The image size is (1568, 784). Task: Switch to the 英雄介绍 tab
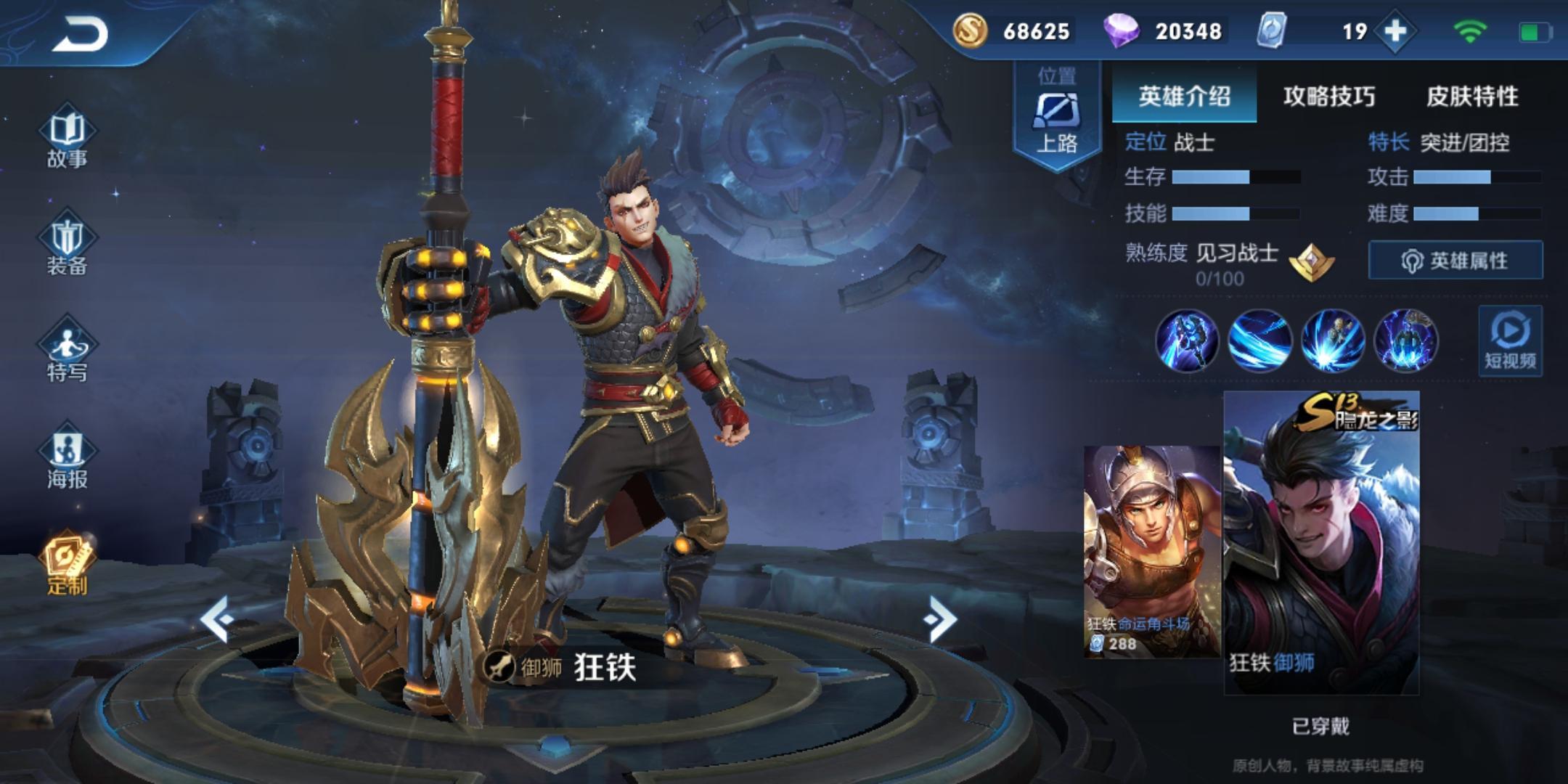[1184, 96]
